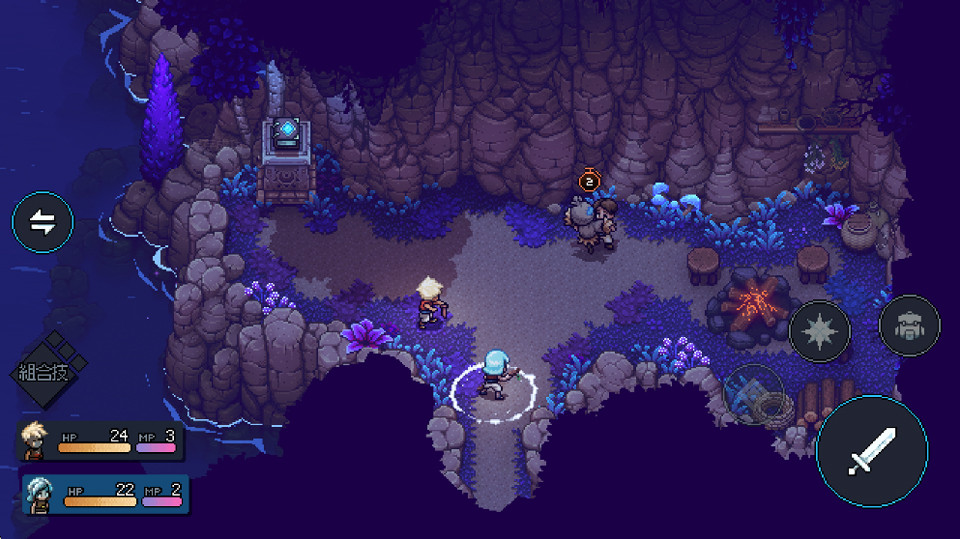The height and width of the screenshot is (539, 960).
Task: Activate the eight-pointed star button
Action: [x=820, y=331]
